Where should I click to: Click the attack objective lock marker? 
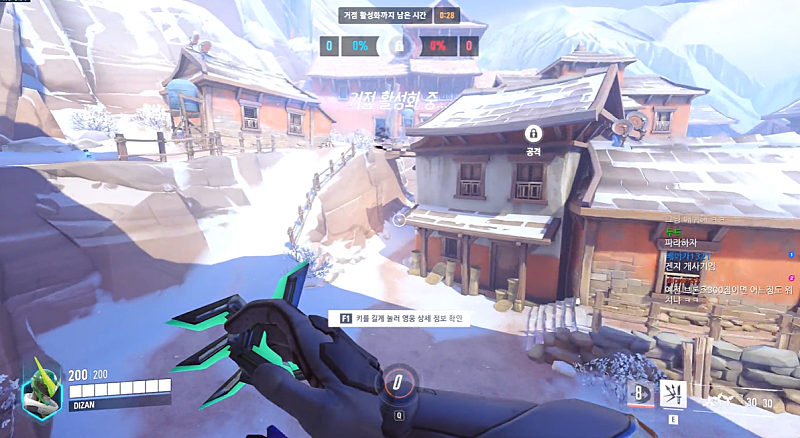click(x=533, y=133)
